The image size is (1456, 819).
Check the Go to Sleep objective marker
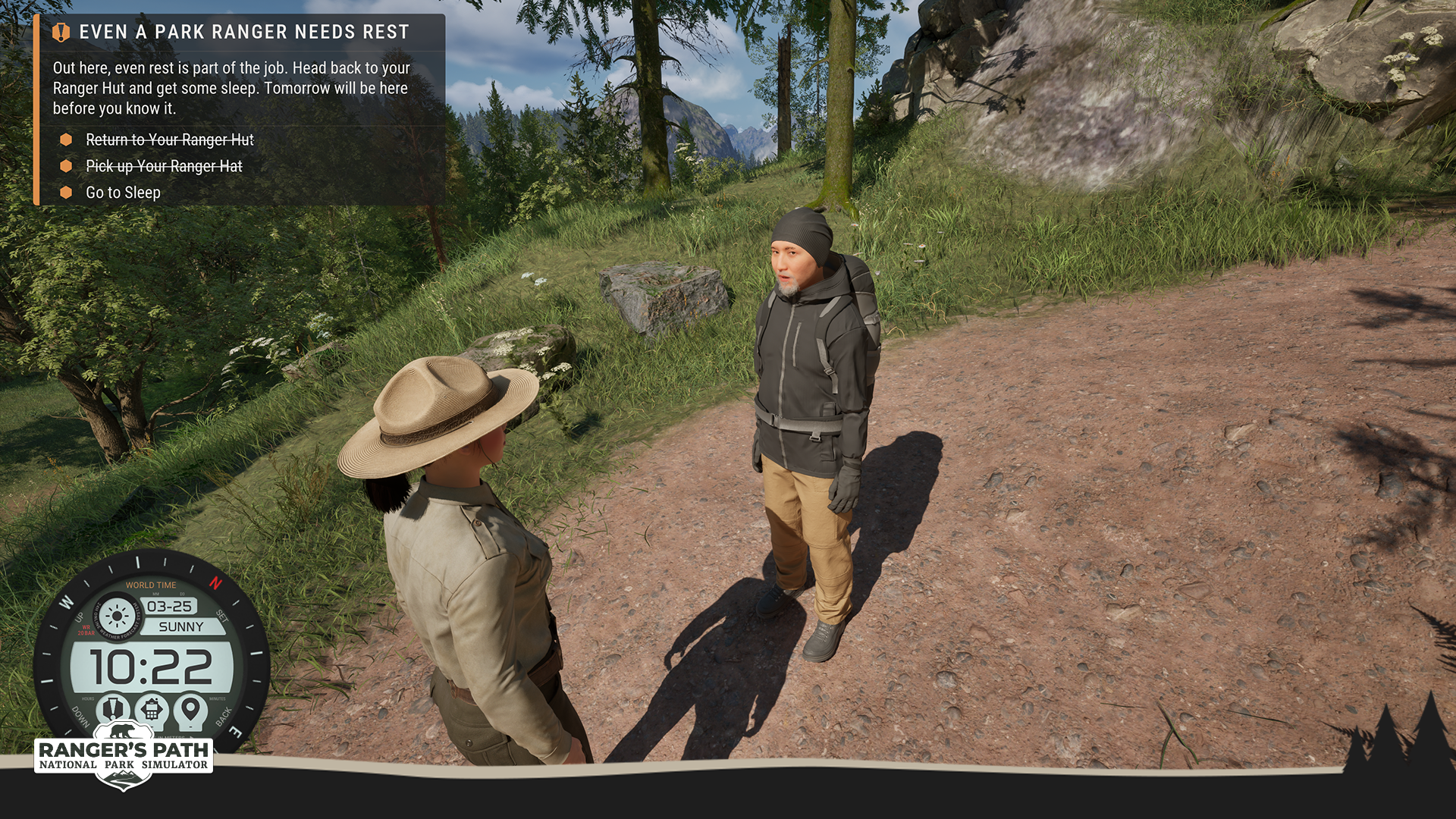65,193
